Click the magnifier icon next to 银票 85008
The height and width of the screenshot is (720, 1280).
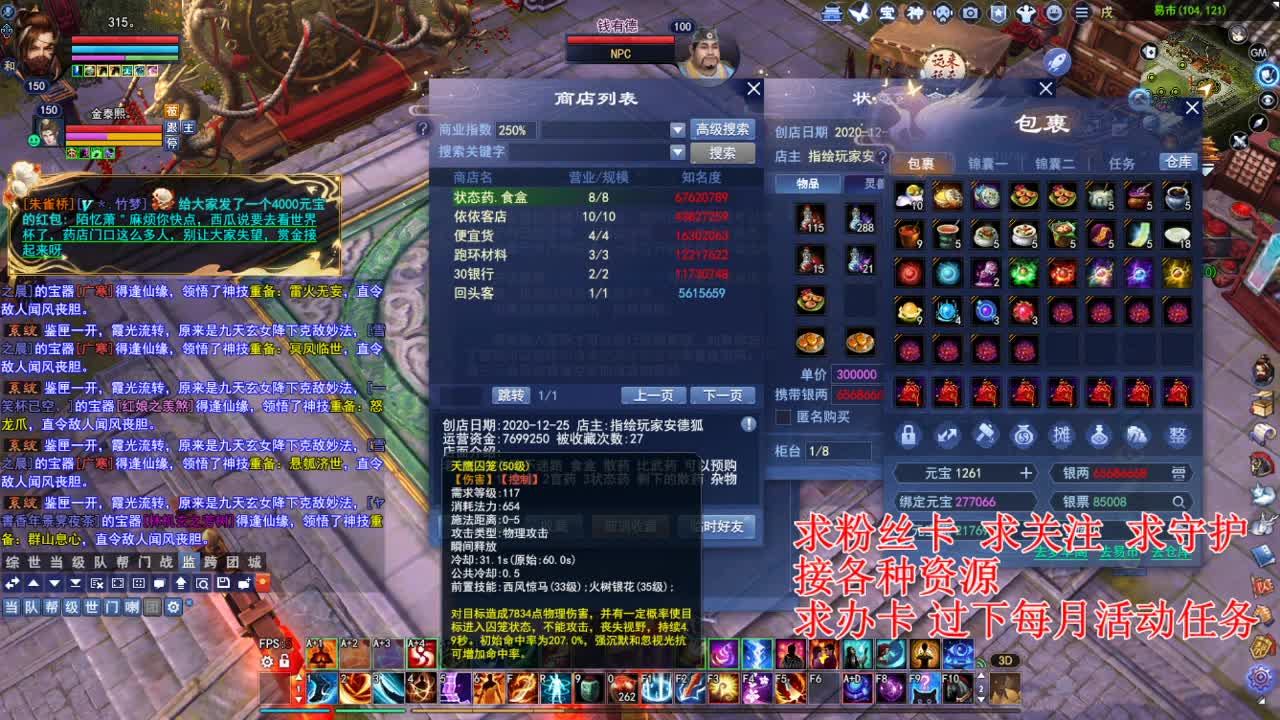(x=1179, y=501)
